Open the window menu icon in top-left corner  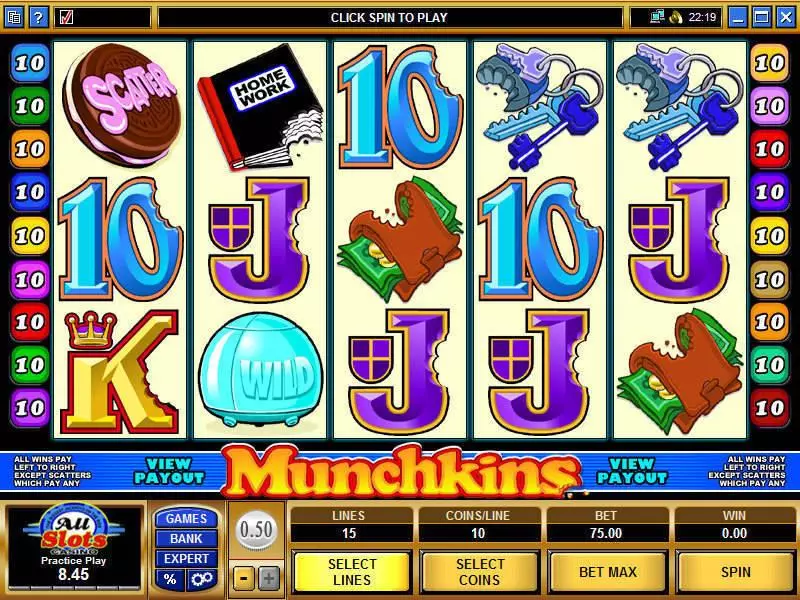14,17
